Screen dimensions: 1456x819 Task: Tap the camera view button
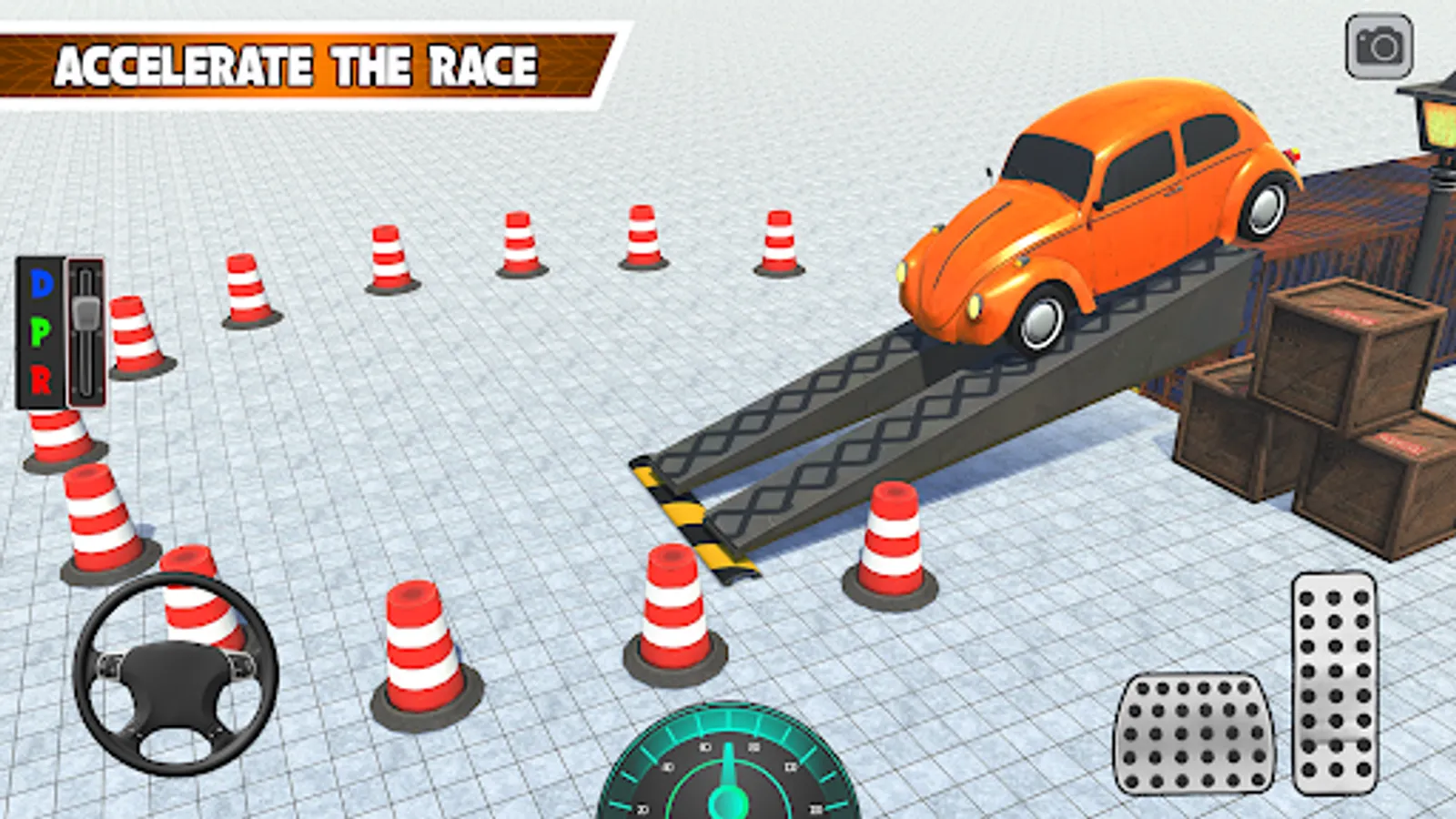click(x=1379, y=46)
